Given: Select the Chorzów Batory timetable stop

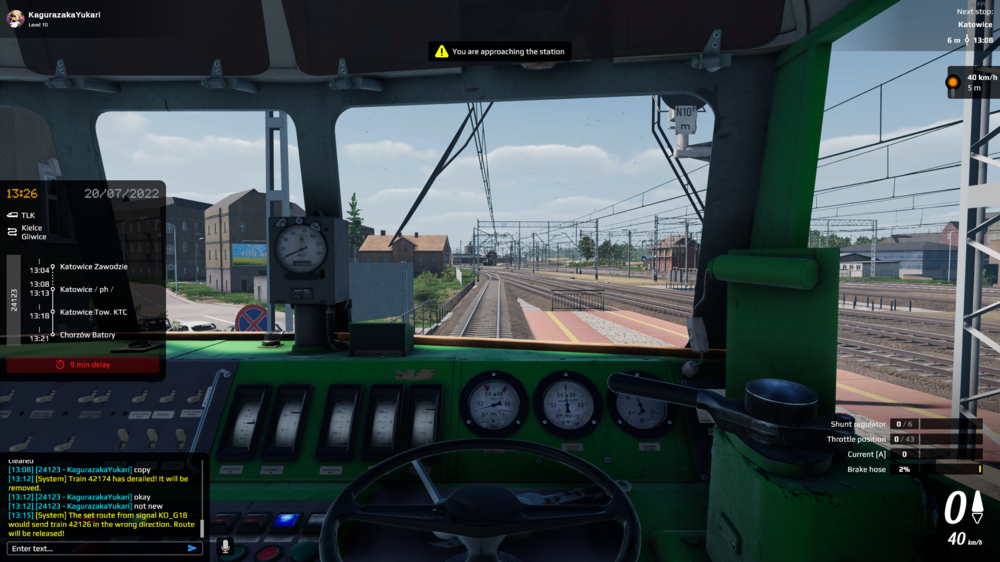Looking at the screenshot, I should tap(87, 335).
